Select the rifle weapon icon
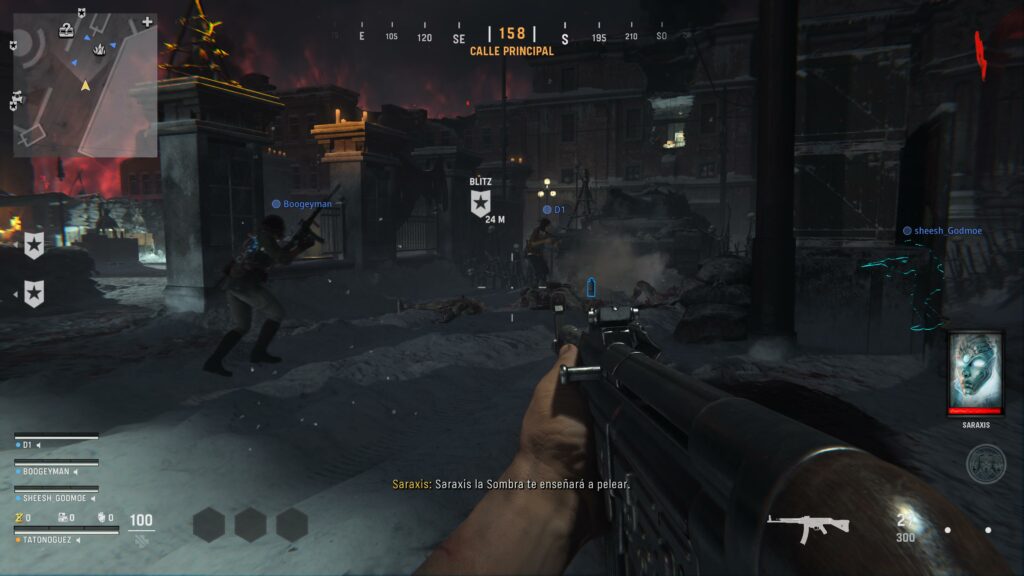This screenshot has height=576, width=1024. 808,525
